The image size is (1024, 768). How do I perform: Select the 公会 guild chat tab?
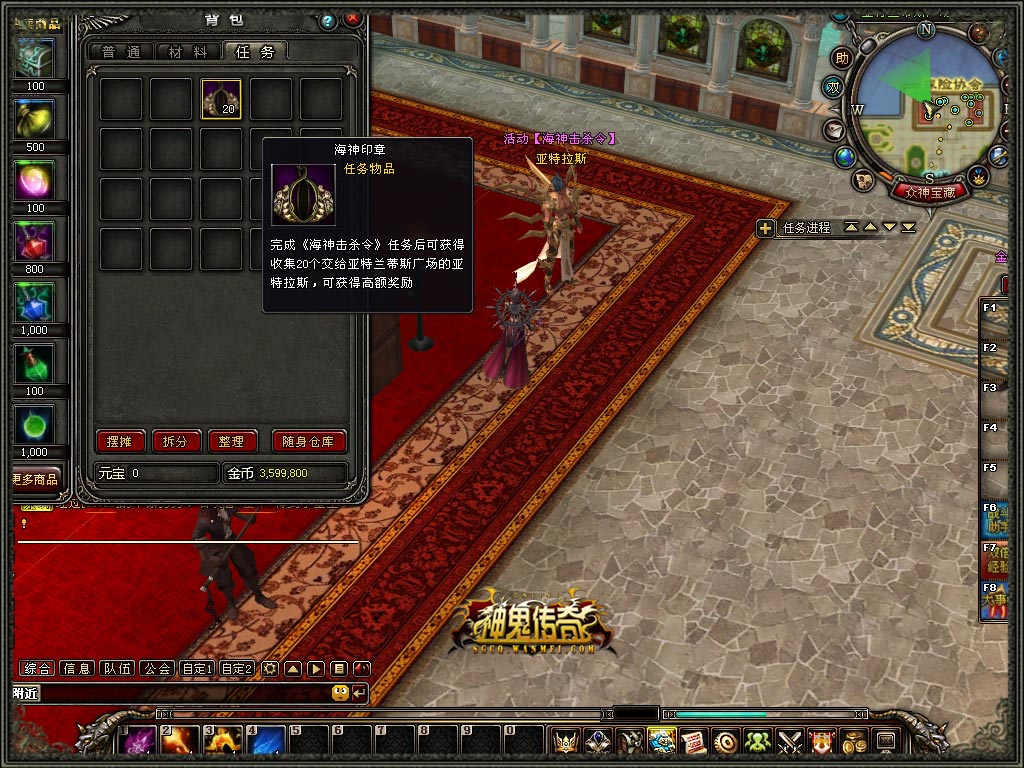[157, 668]
